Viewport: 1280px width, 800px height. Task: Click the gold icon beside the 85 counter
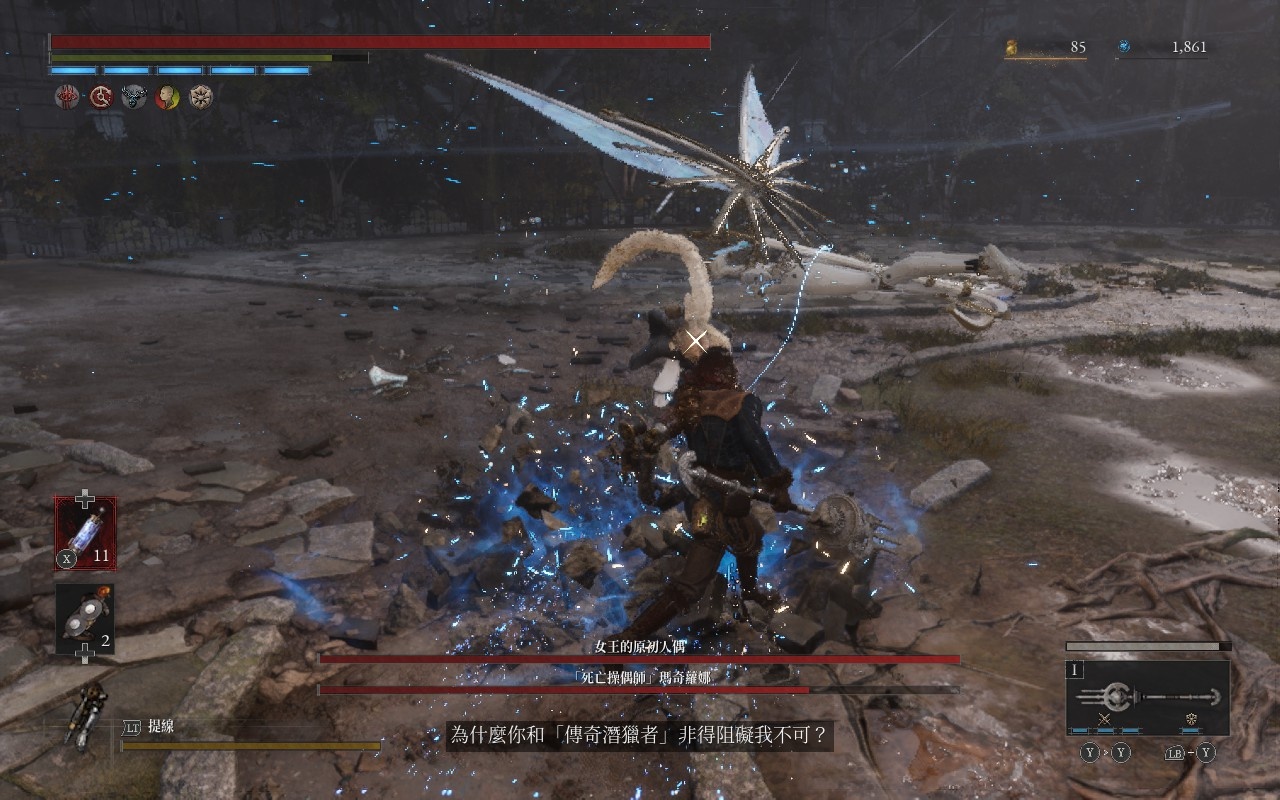[1011, 46]
